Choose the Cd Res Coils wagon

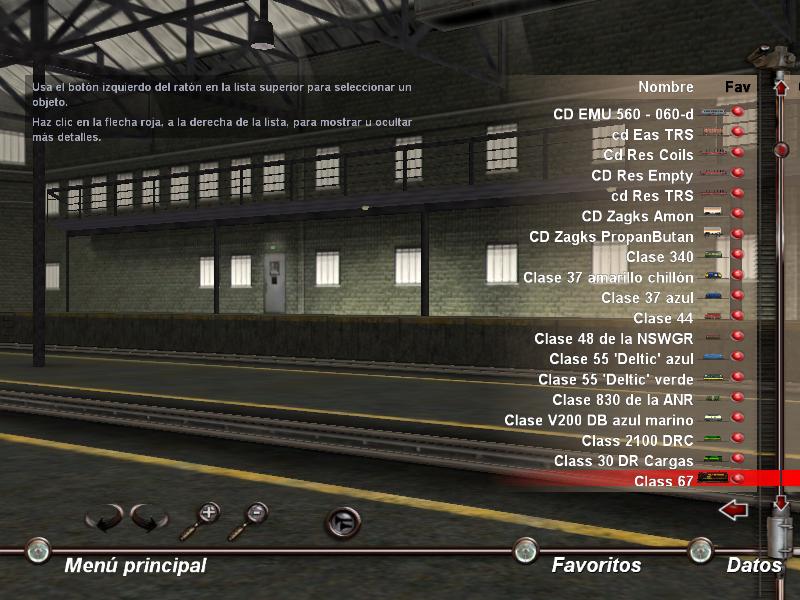[x=648, y=155]
